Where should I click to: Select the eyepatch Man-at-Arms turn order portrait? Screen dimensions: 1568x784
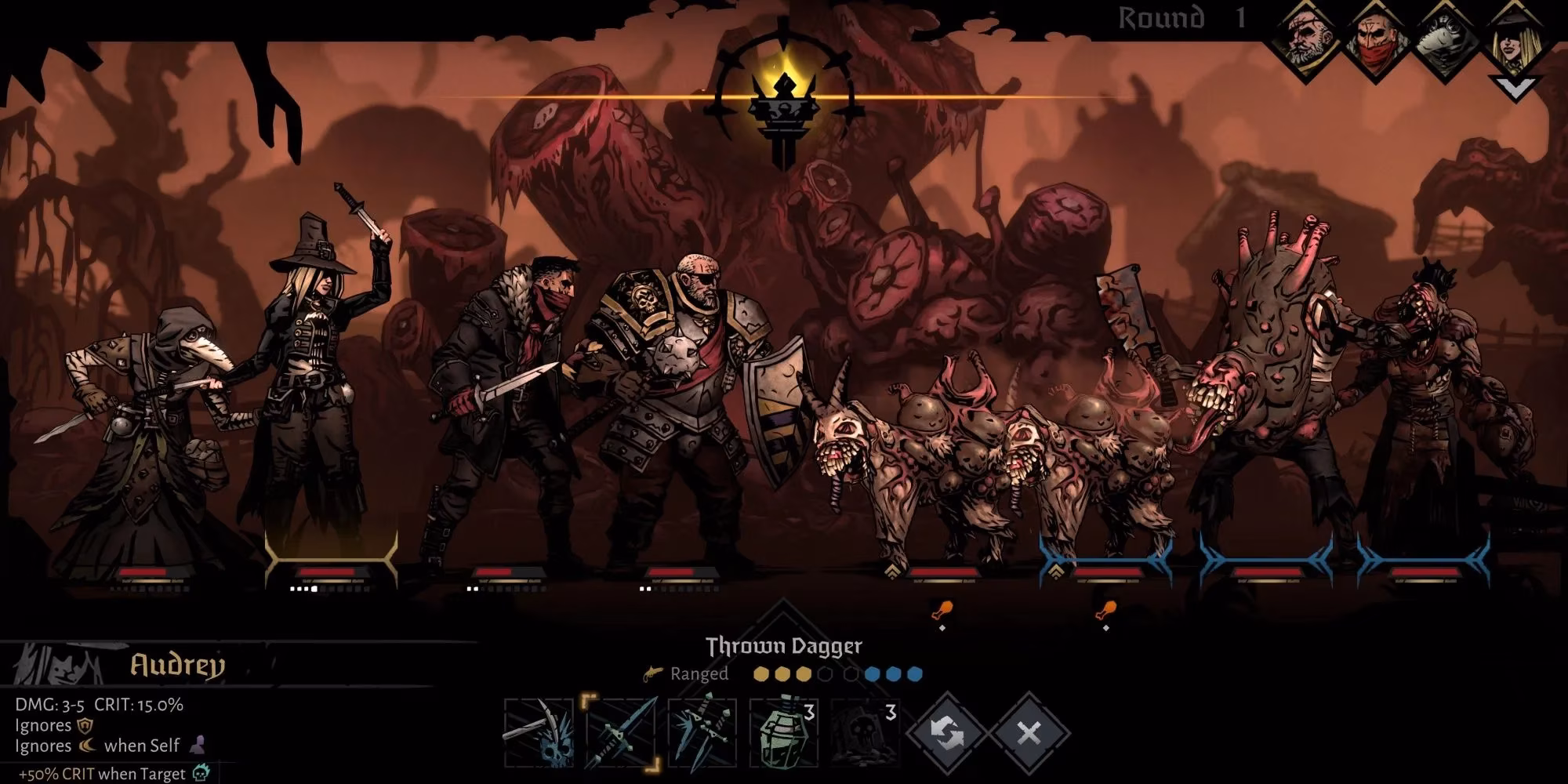1308,41
